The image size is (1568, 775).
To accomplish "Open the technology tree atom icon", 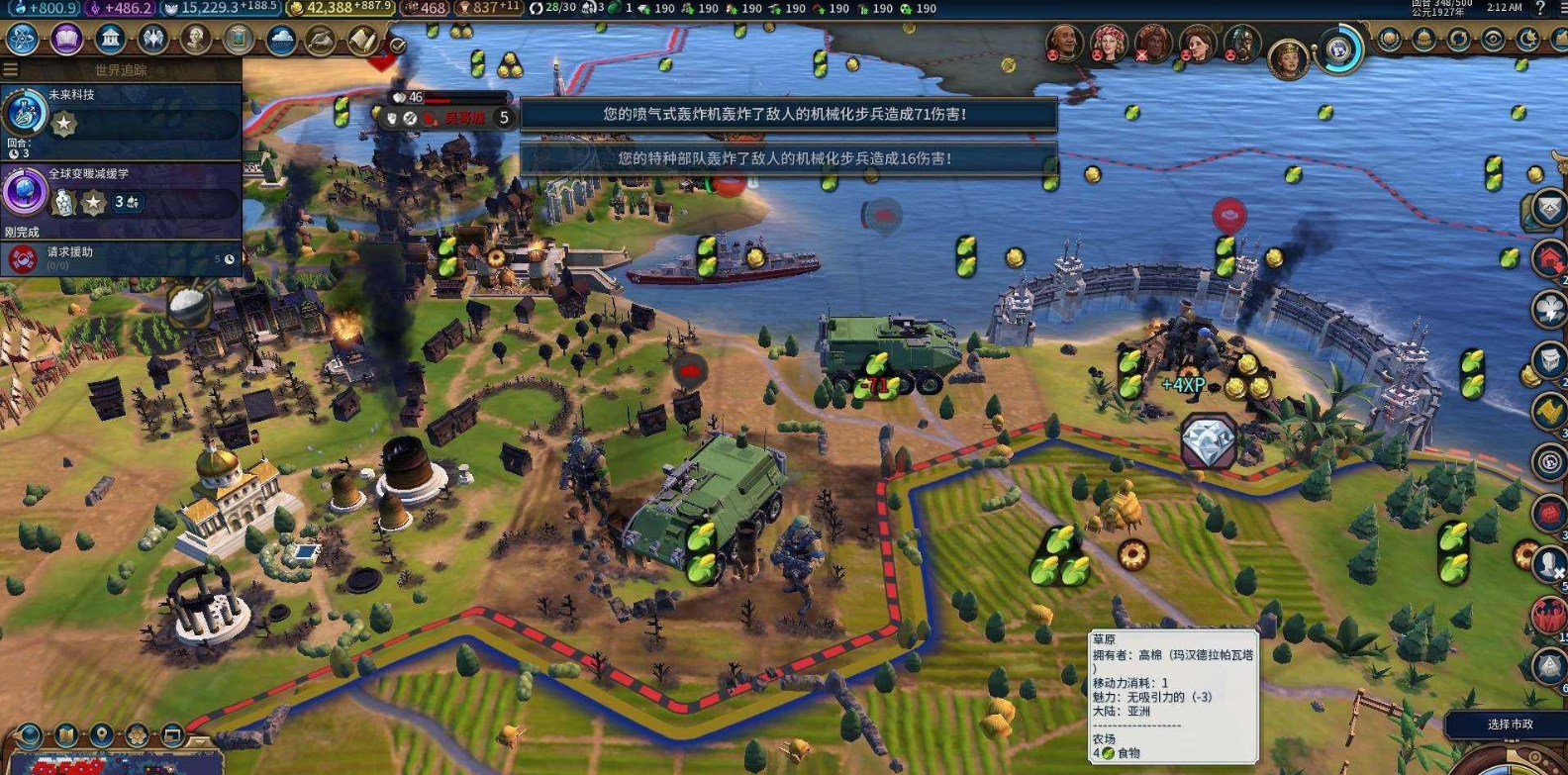I will 22,40.
